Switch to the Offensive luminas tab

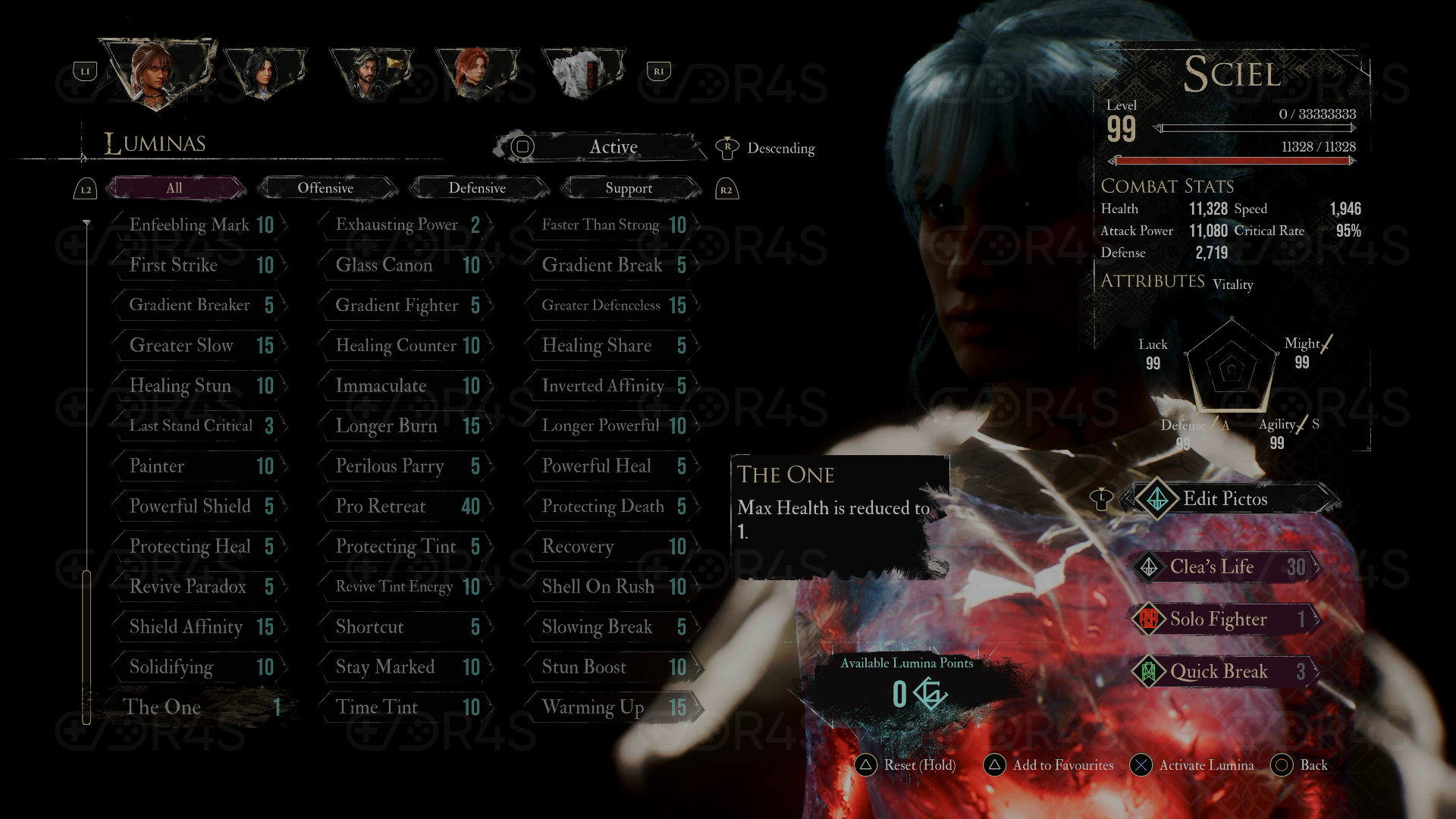(x=325, y=188)
